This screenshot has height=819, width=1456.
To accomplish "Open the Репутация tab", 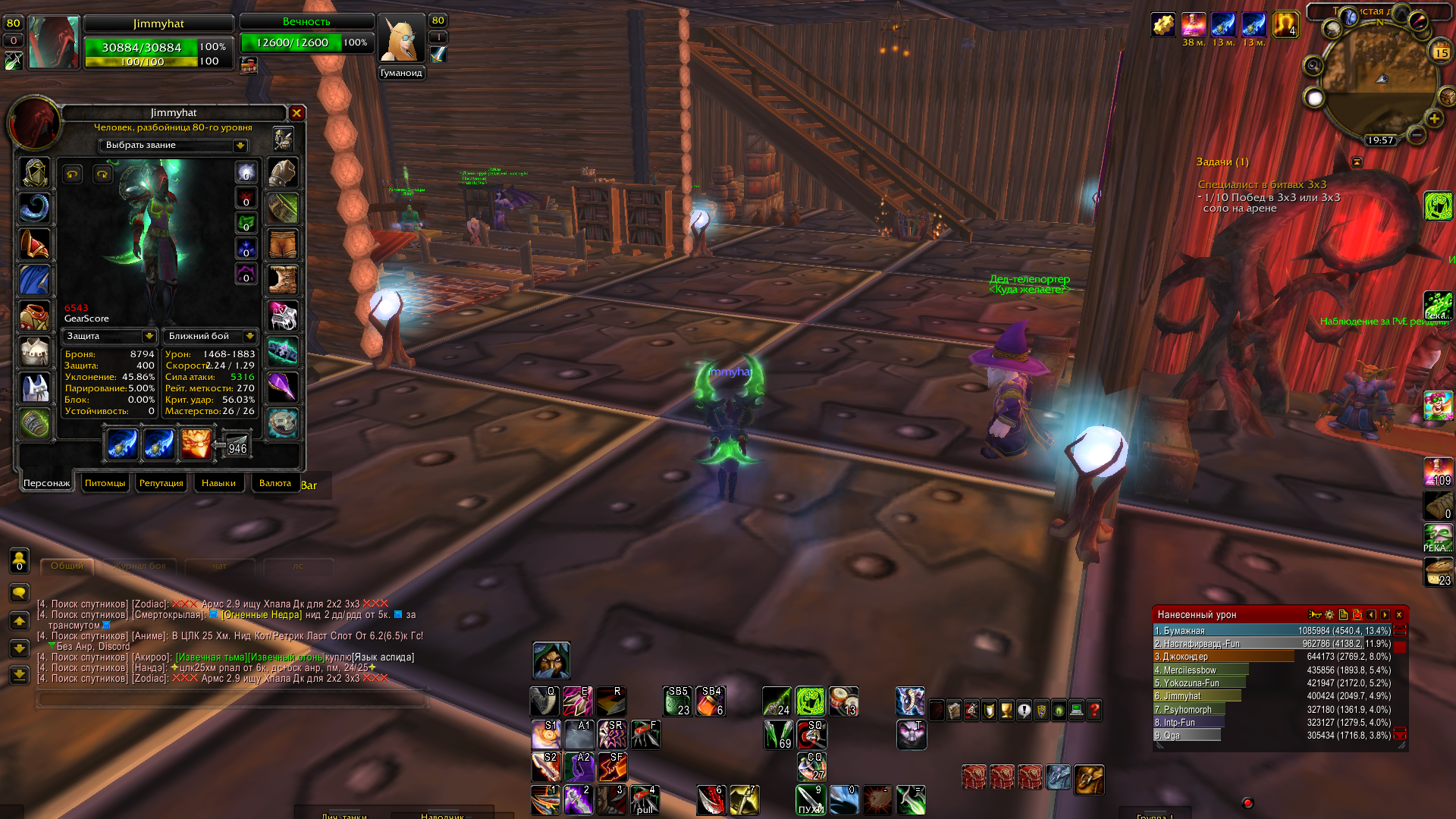I will click(161, 483).
